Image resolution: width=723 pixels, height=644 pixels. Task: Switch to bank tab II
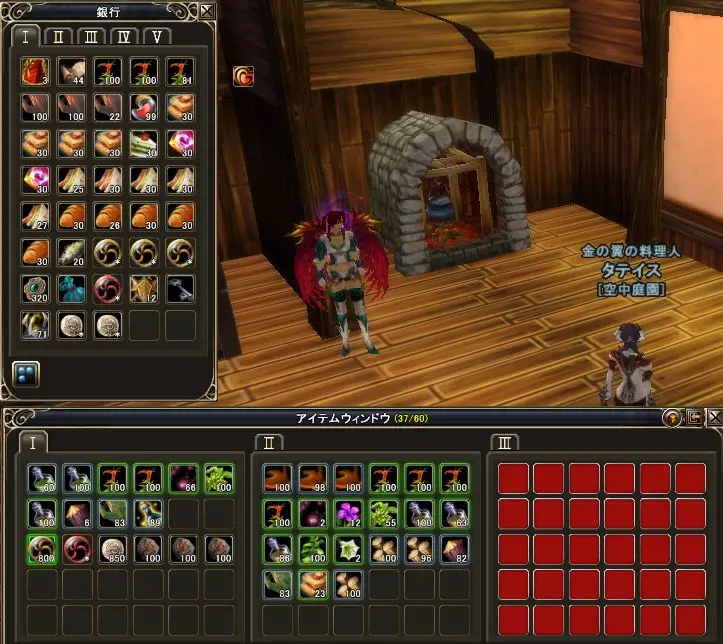click(59, 37)
